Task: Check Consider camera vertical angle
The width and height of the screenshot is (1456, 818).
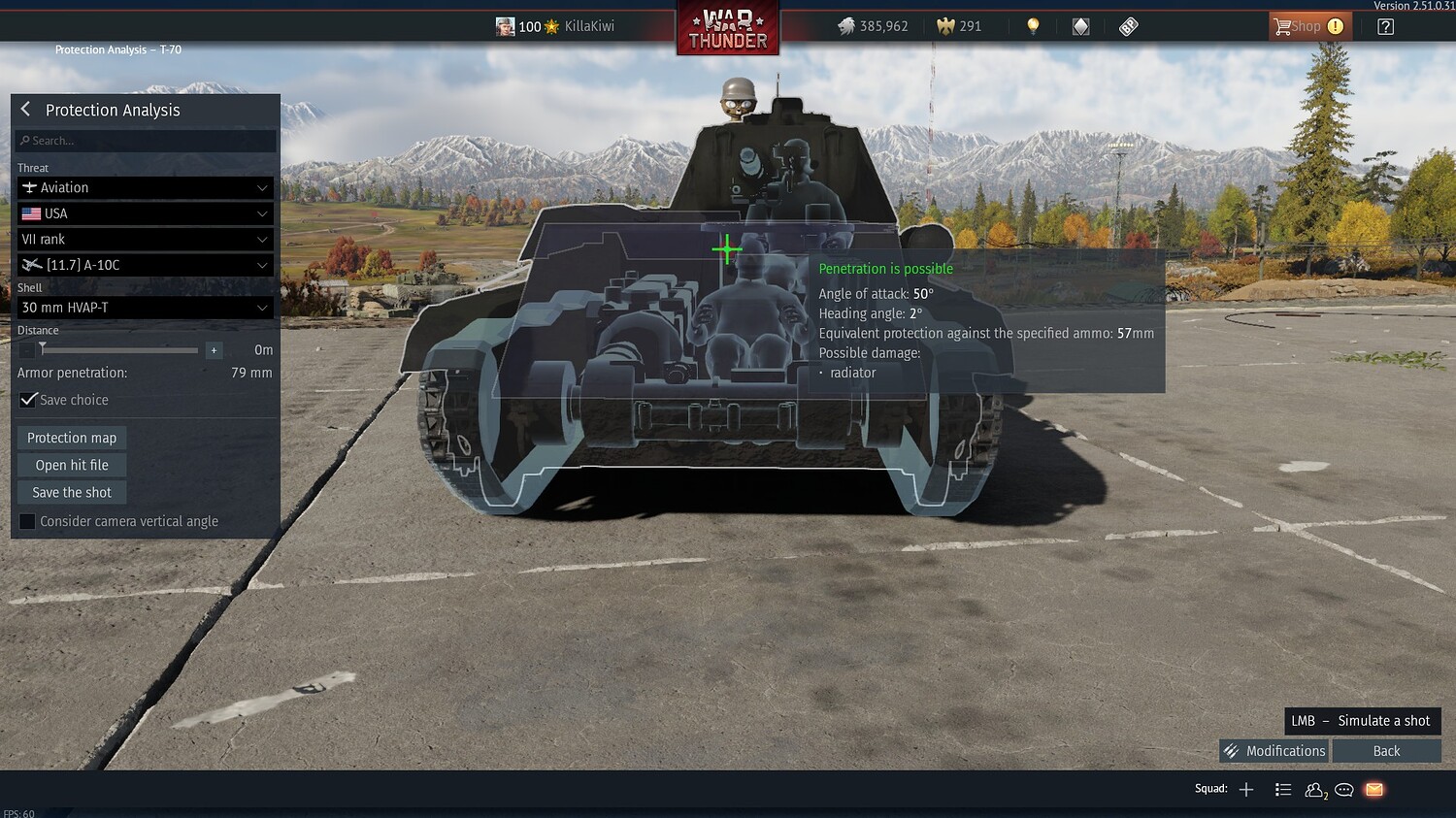Action: (x=27, y=521)
